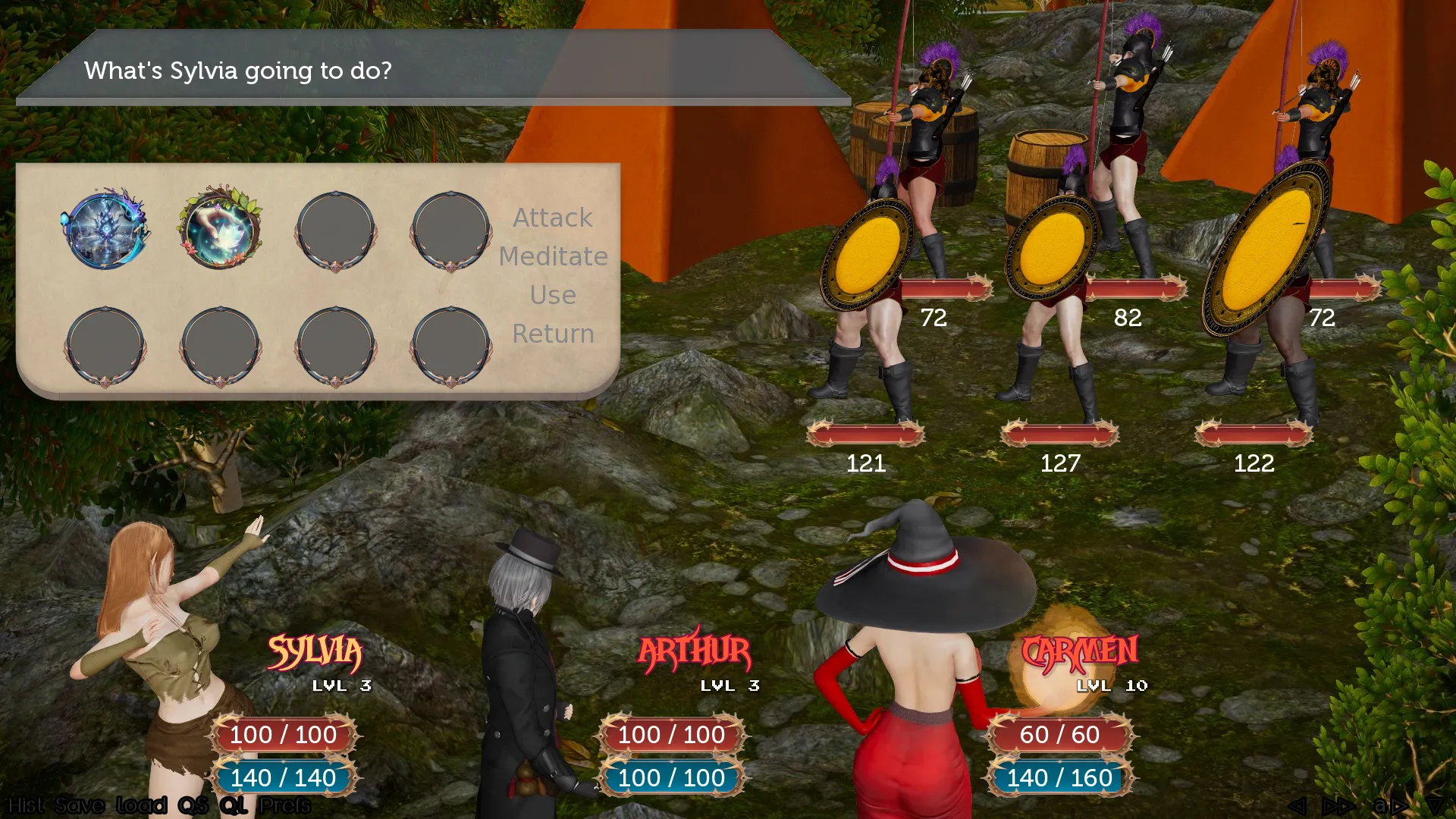This screenshot has height=819, width=1456.
Task: Select Meditate from the battle menu
Action: [553, 256]
